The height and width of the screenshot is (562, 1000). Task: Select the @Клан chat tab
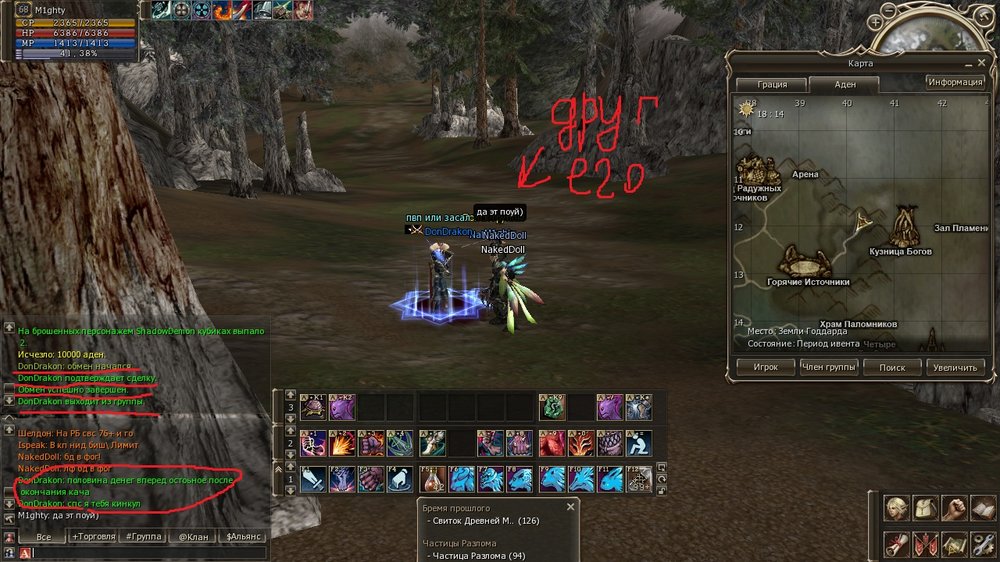[x=193, y=537]
